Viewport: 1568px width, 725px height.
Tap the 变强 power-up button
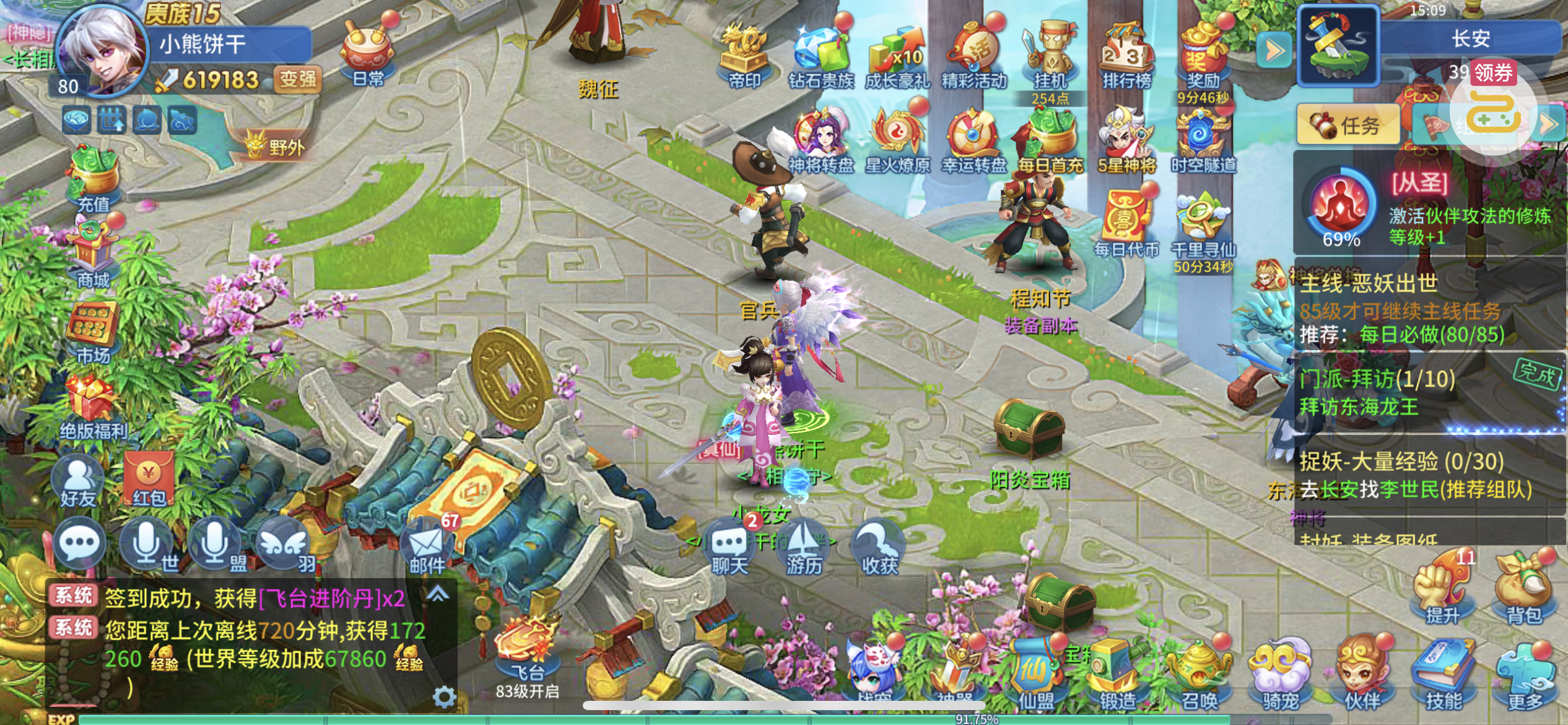(297, 79)
